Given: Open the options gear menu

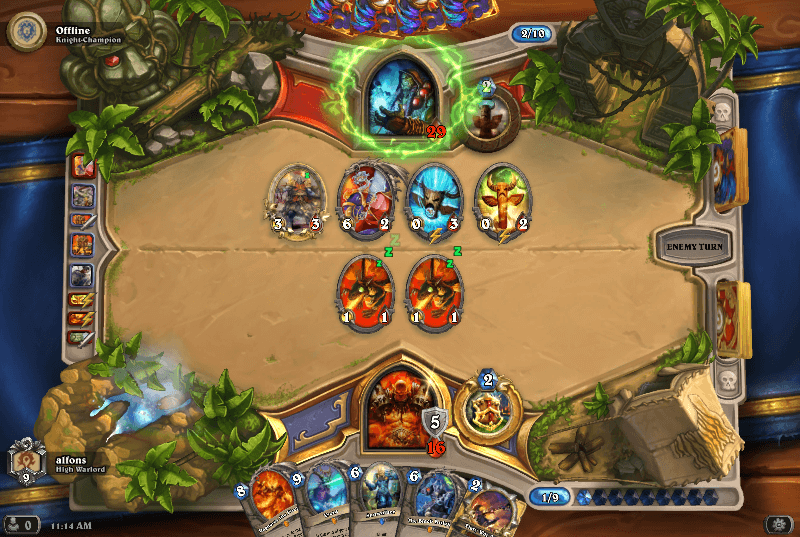Looking at the screenshot, I should [778, 524].
